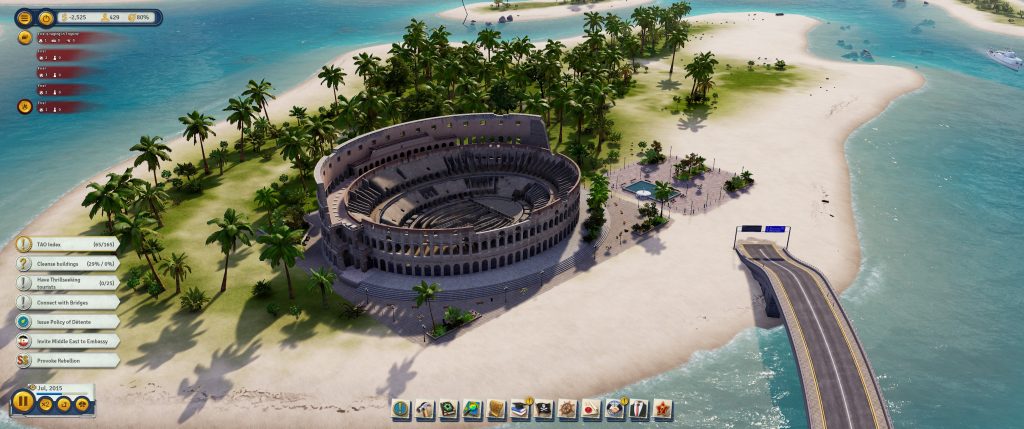
Task: Select Invite Middle East to Embassy
Action: 68,340
